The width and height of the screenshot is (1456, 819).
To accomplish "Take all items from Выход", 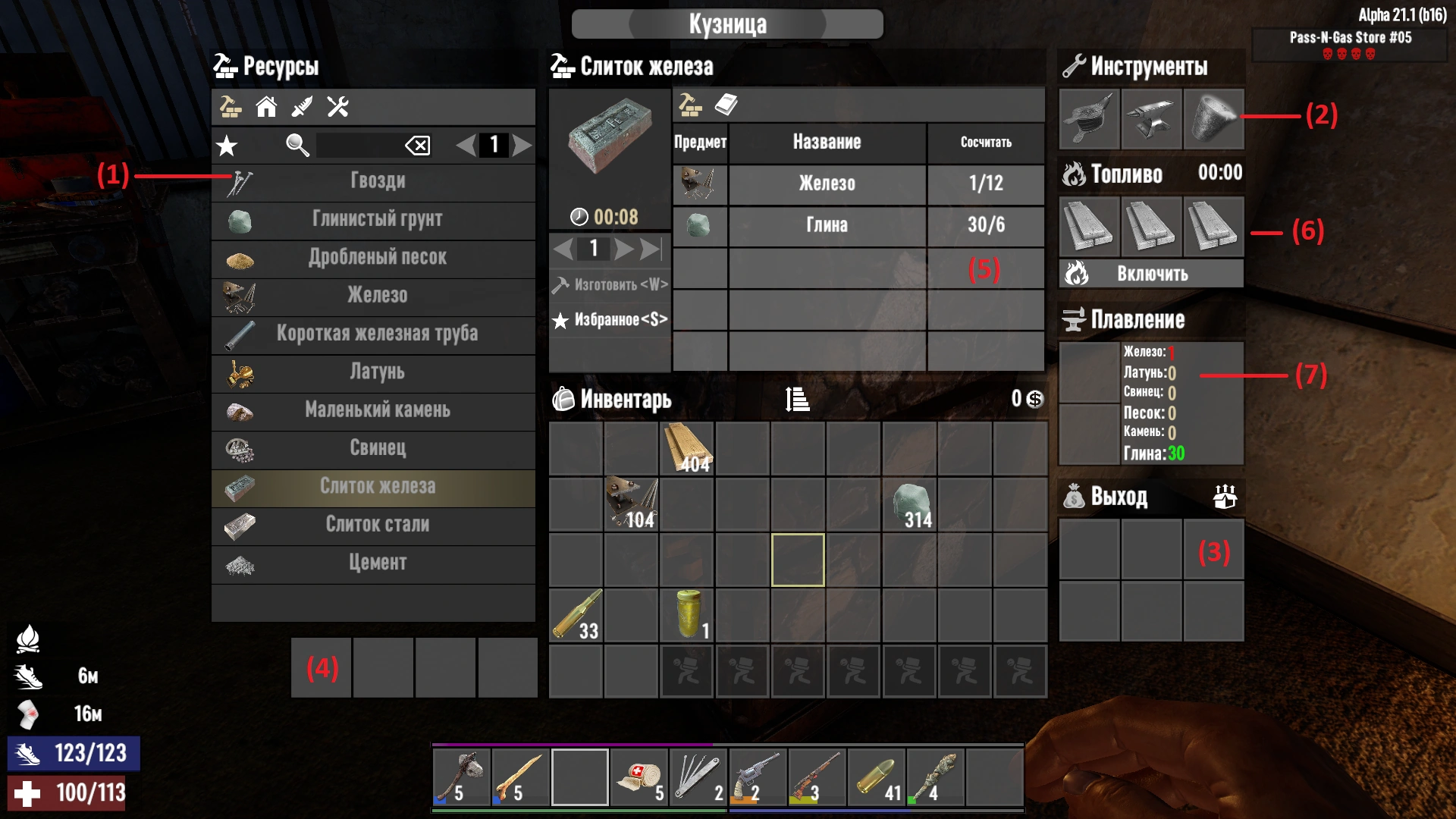I will point(1225,497).
